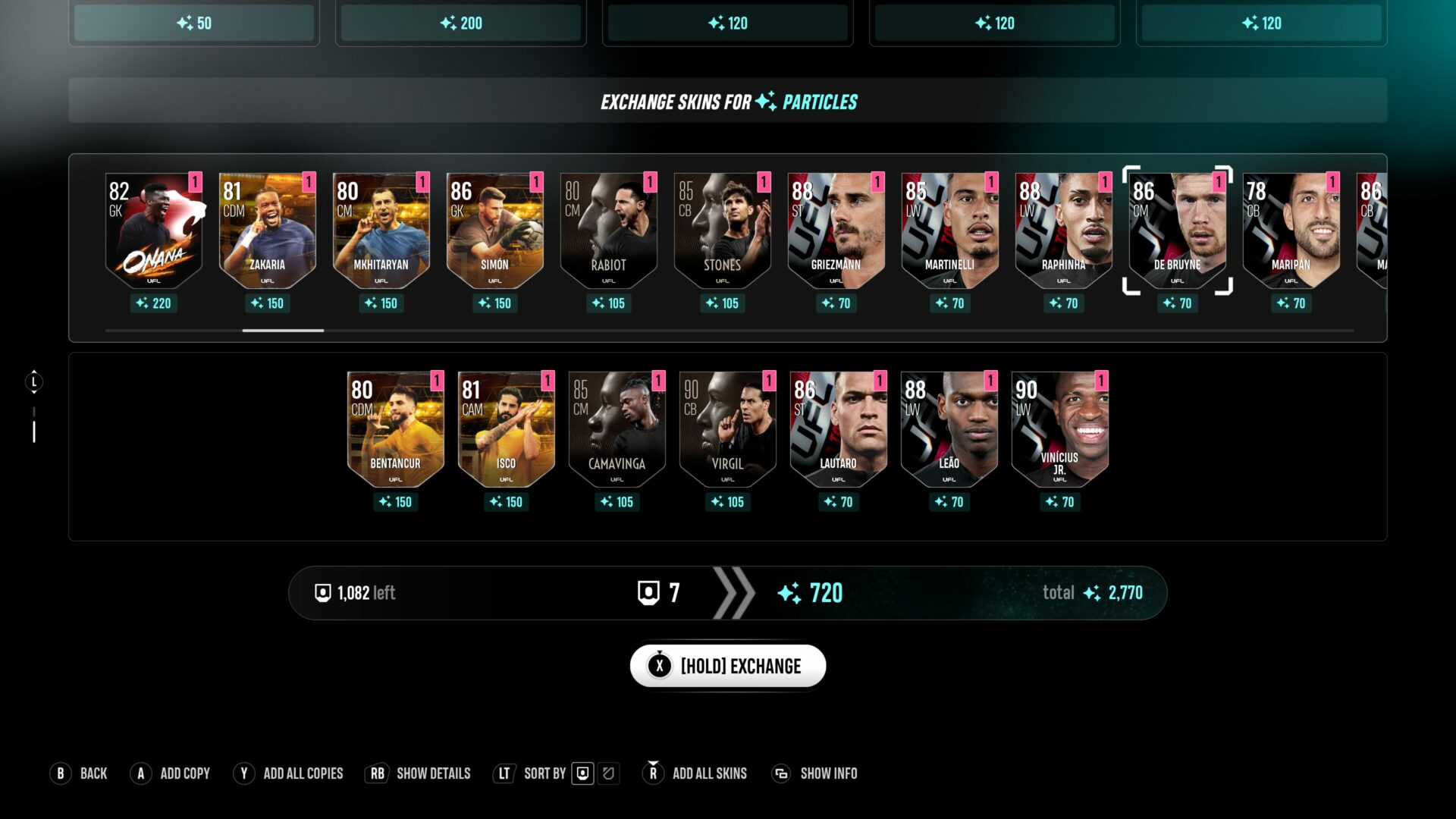Click the Rabiot skin card
Viewport: 1456px width, 819px height.
coord(609,231)
